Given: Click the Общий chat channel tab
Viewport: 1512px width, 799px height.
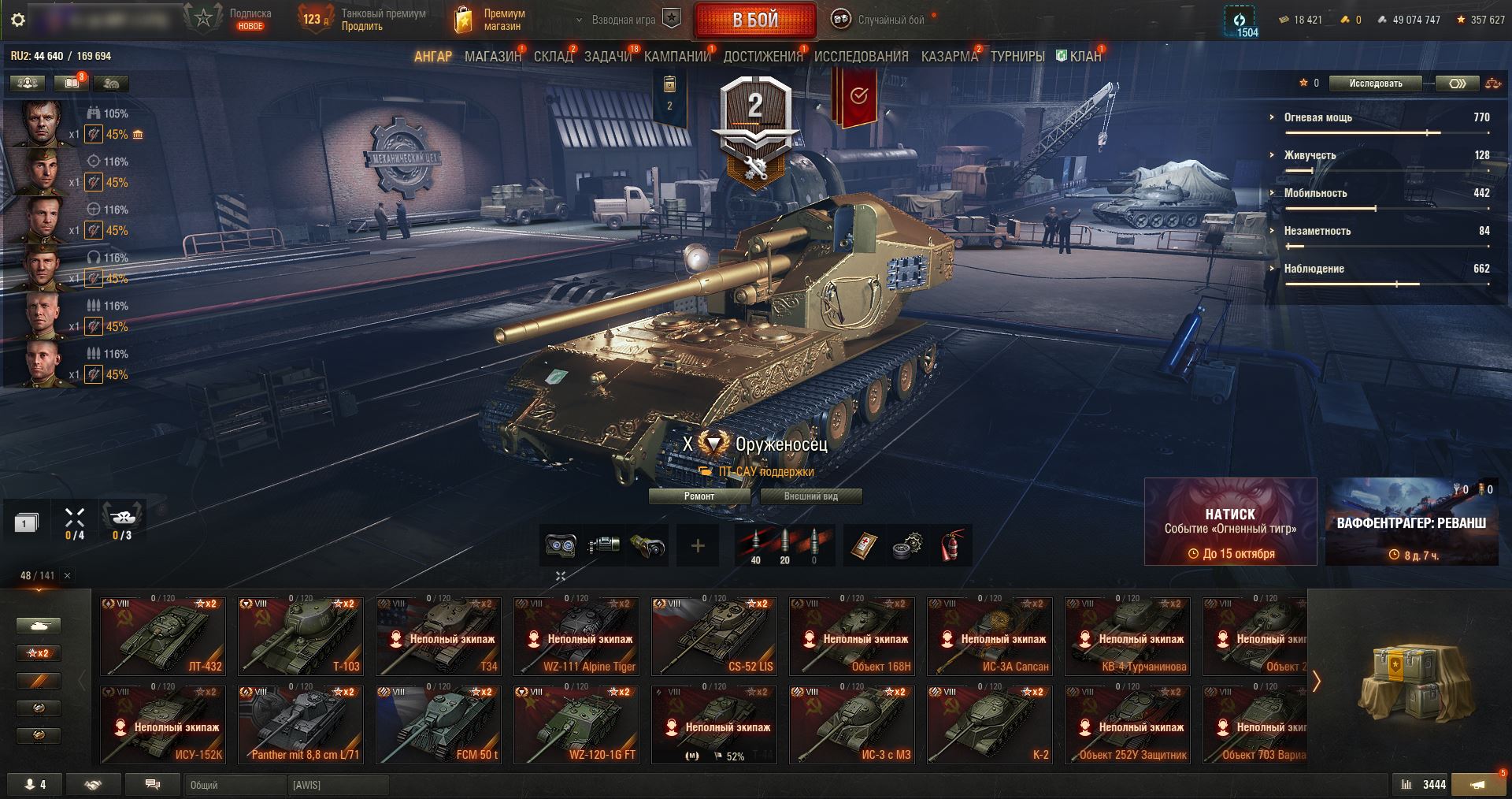Looking at the screenshot, I should (235, 785).
